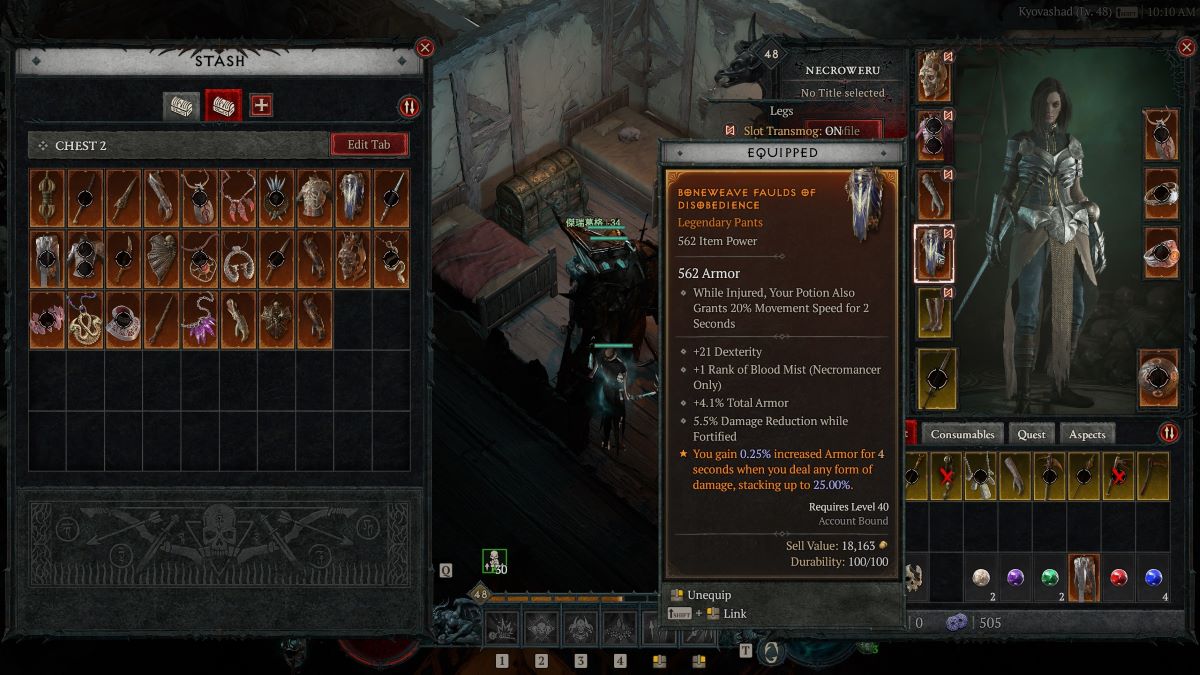The image size is (1200, 675).
Task: Switch to the Quest inventory tab
Action: click(x=1031, y=434)
